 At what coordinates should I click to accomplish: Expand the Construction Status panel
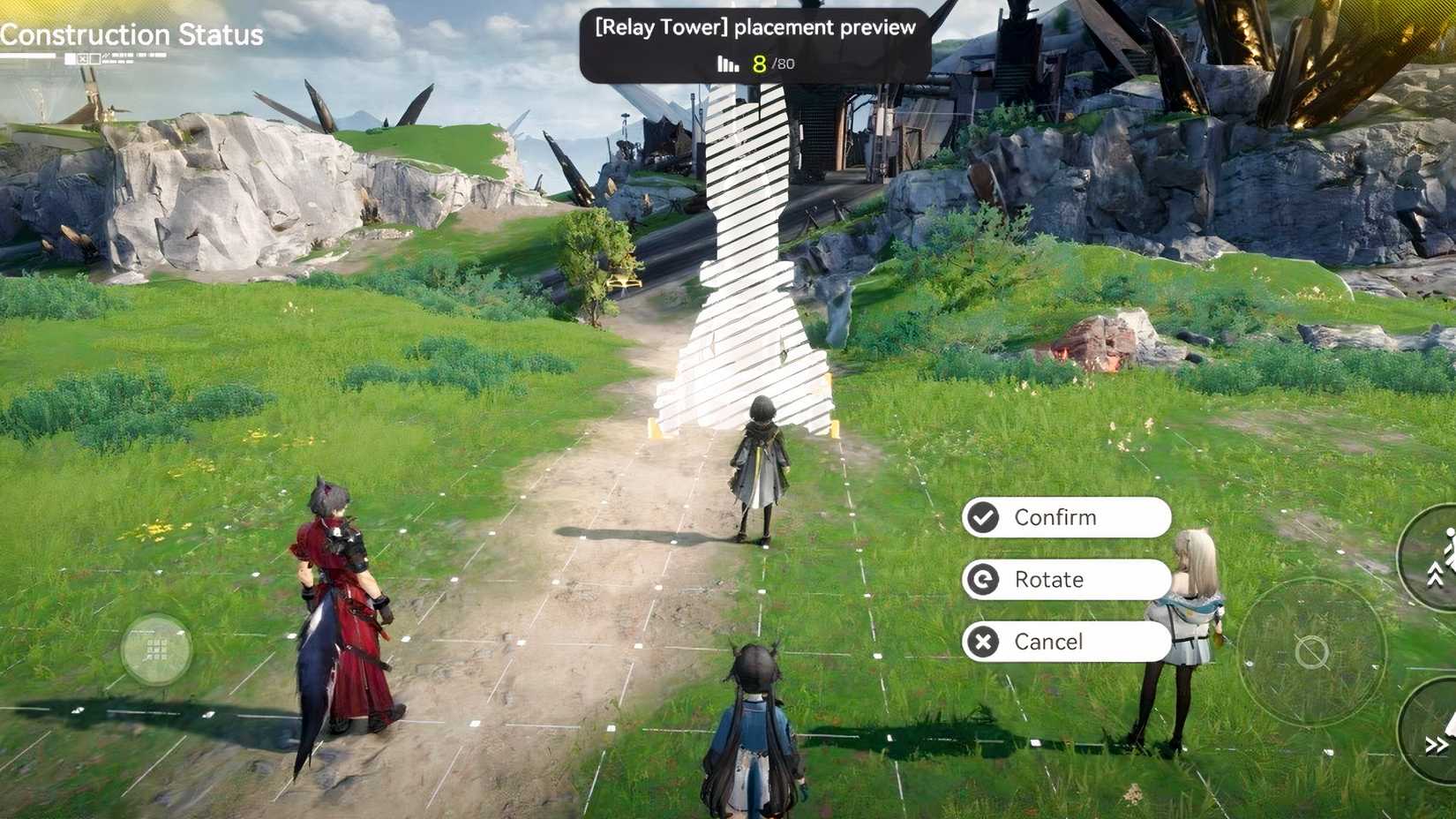point(131,35)
